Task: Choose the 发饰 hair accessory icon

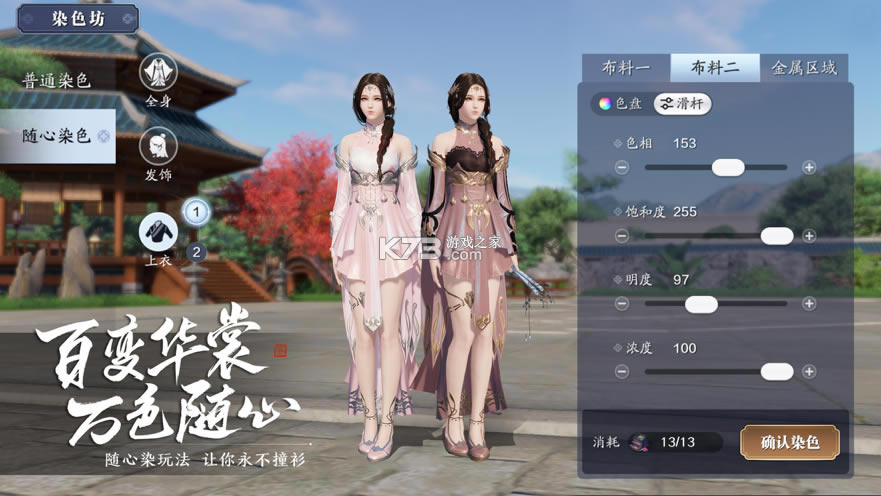Action: click(x=158, y=146)
